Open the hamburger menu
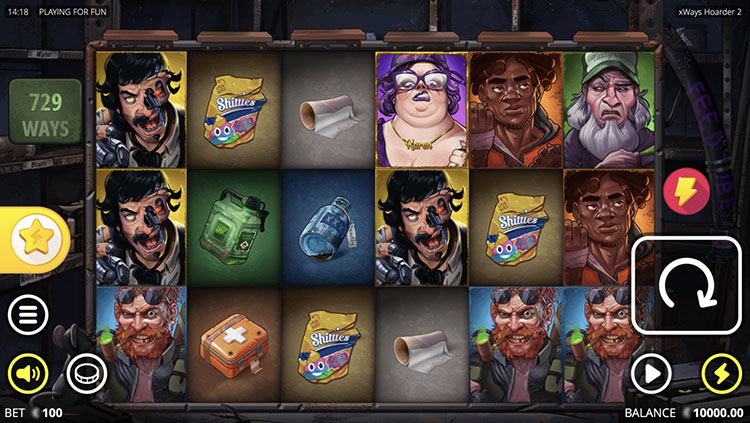Screen dimensions: 750x423 28,315
